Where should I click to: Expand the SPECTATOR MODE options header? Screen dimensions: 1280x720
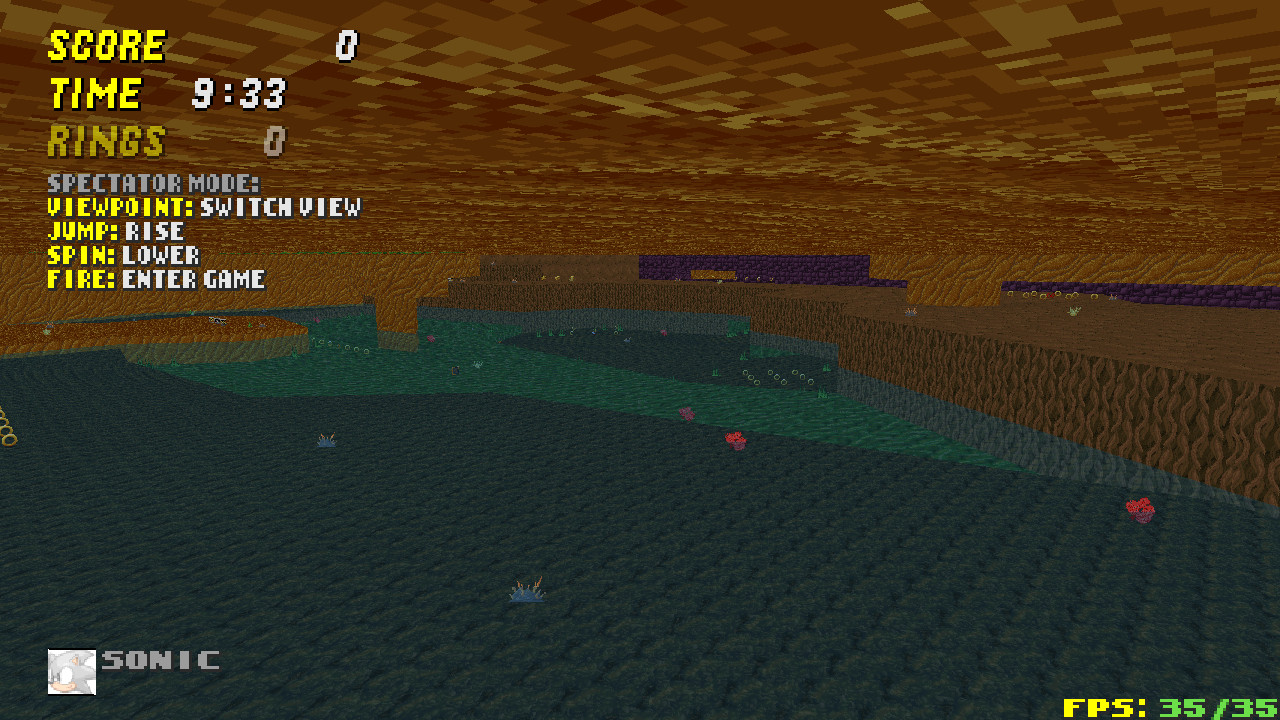[153, 184]
